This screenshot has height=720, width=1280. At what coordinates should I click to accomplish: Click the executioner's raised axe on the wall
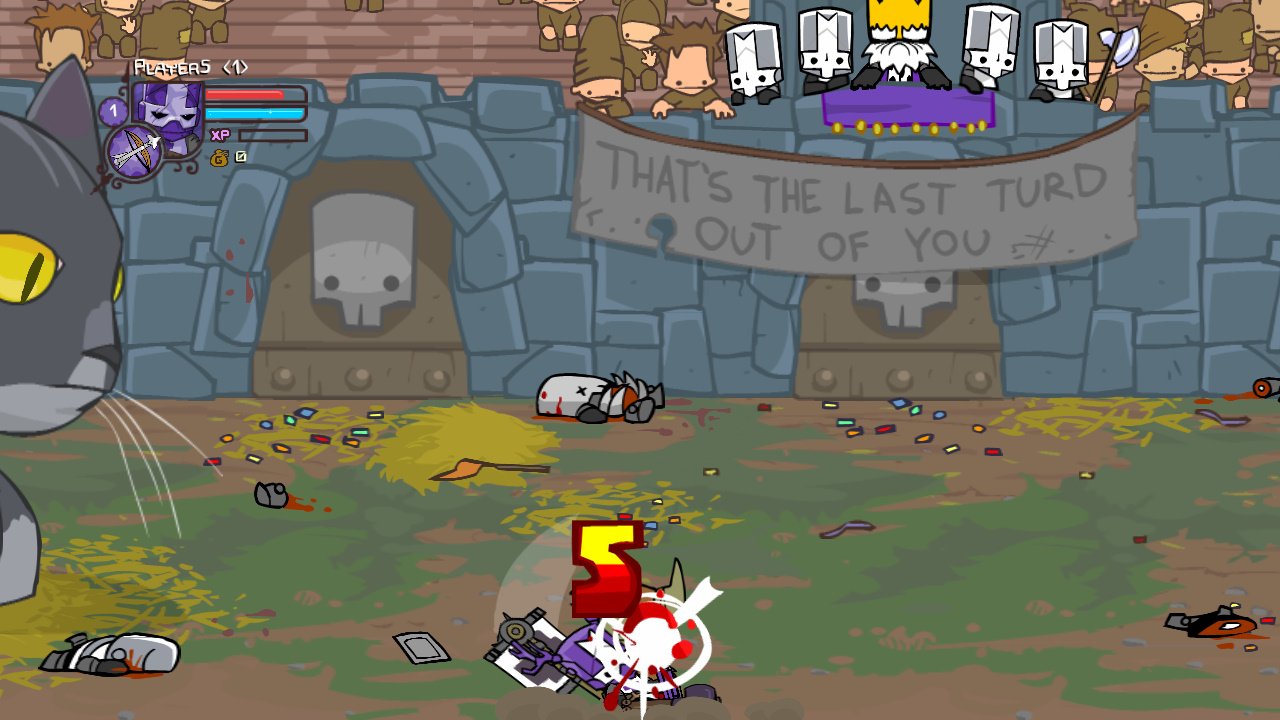click(1122, 47)
